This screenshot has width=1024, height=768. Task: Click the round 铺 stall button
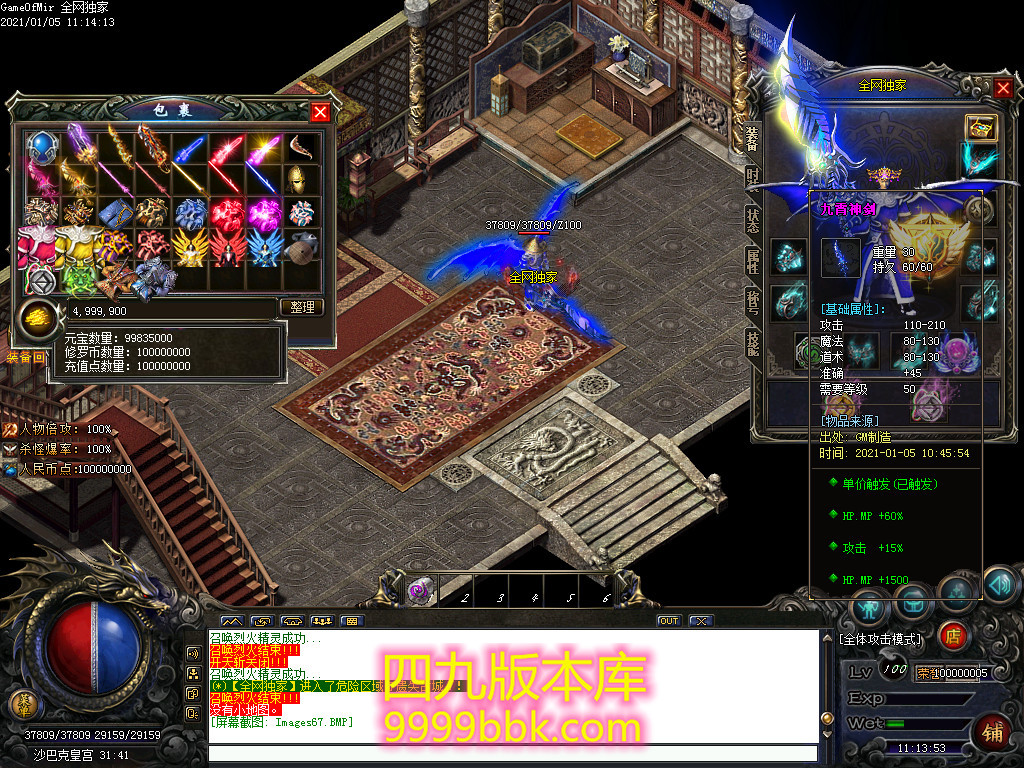[994, 732]
